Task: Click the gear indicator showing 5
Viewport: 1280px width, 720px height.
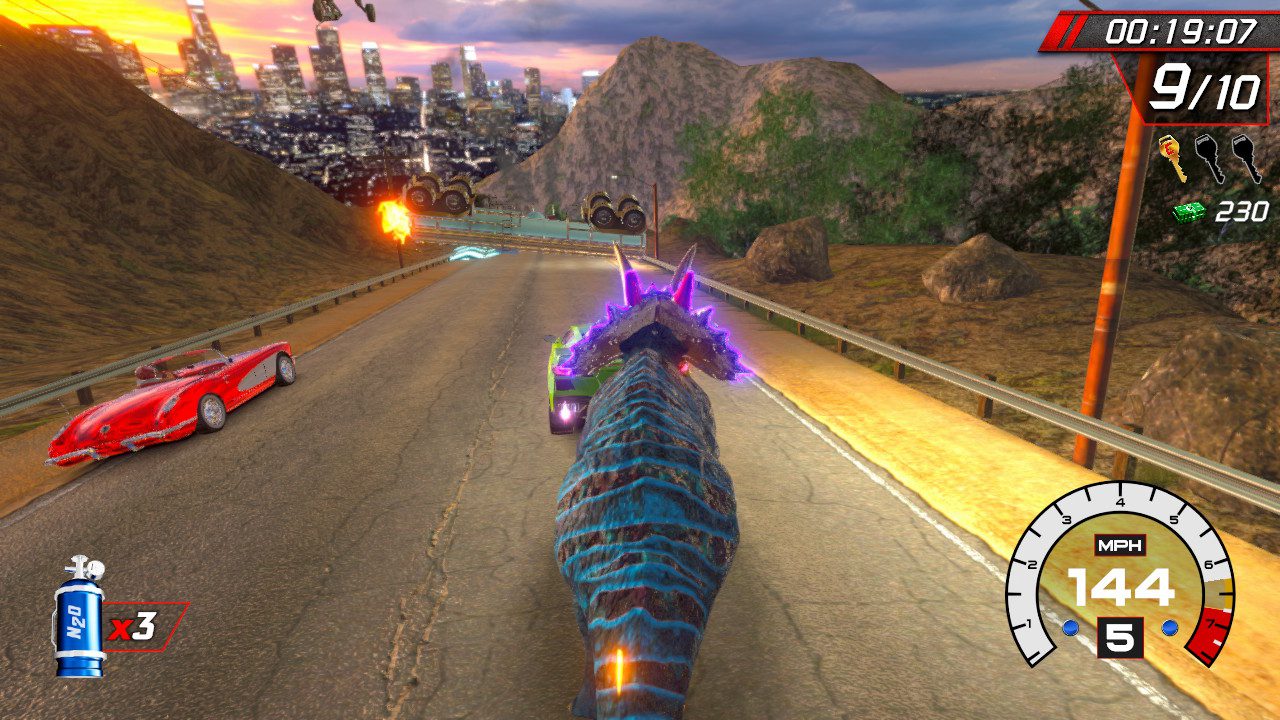Action: [1120, 635]
